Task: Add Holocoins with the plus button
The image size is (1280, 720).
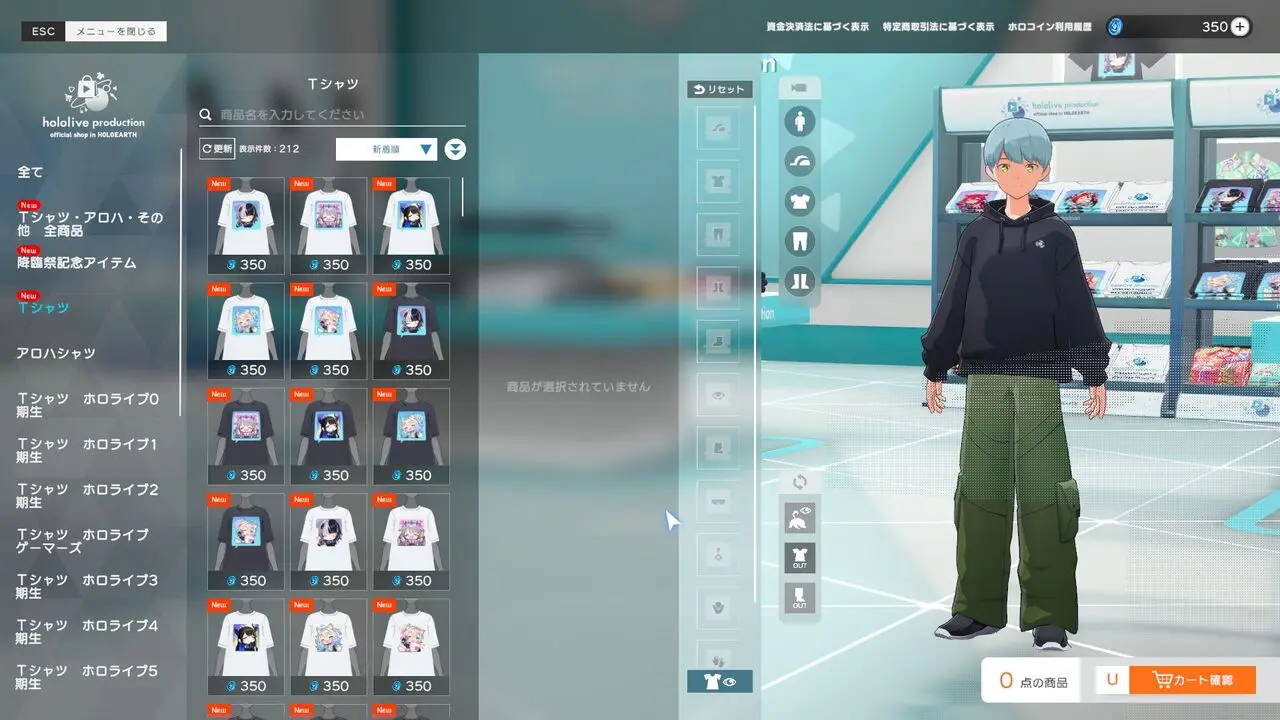Action: (x=1240, y=27)
